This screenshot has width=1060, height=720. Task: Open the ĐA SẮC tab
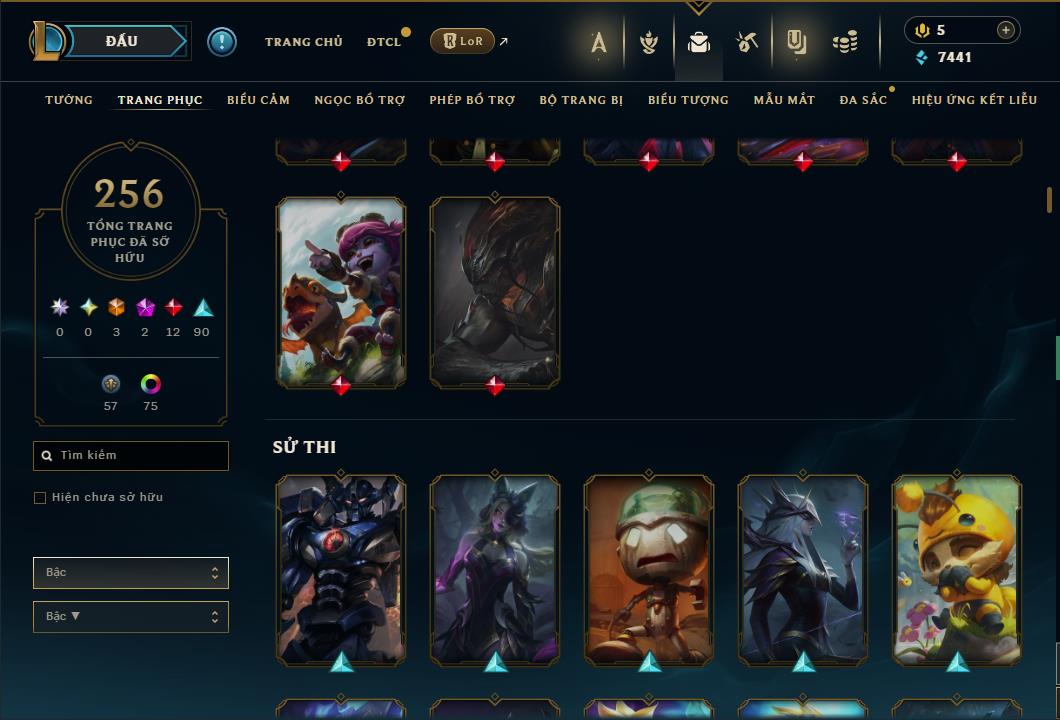pos(863,100)
